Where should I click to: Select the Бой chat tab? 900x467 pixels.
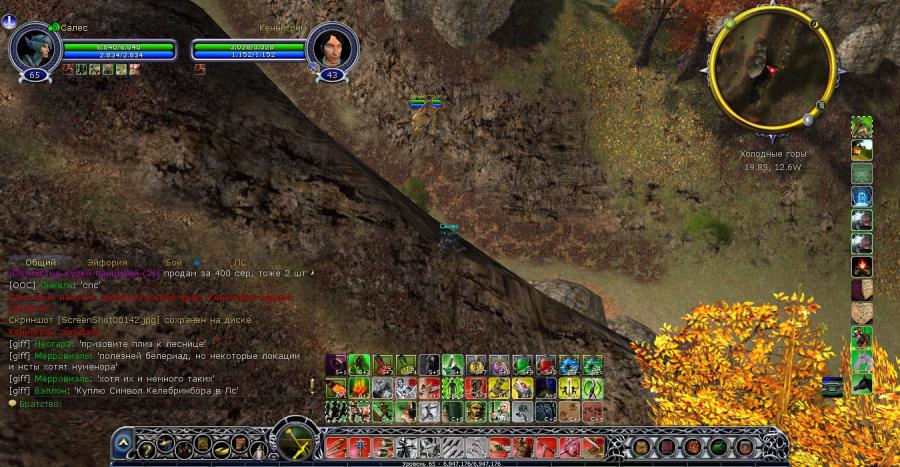(x=174, y=262)
